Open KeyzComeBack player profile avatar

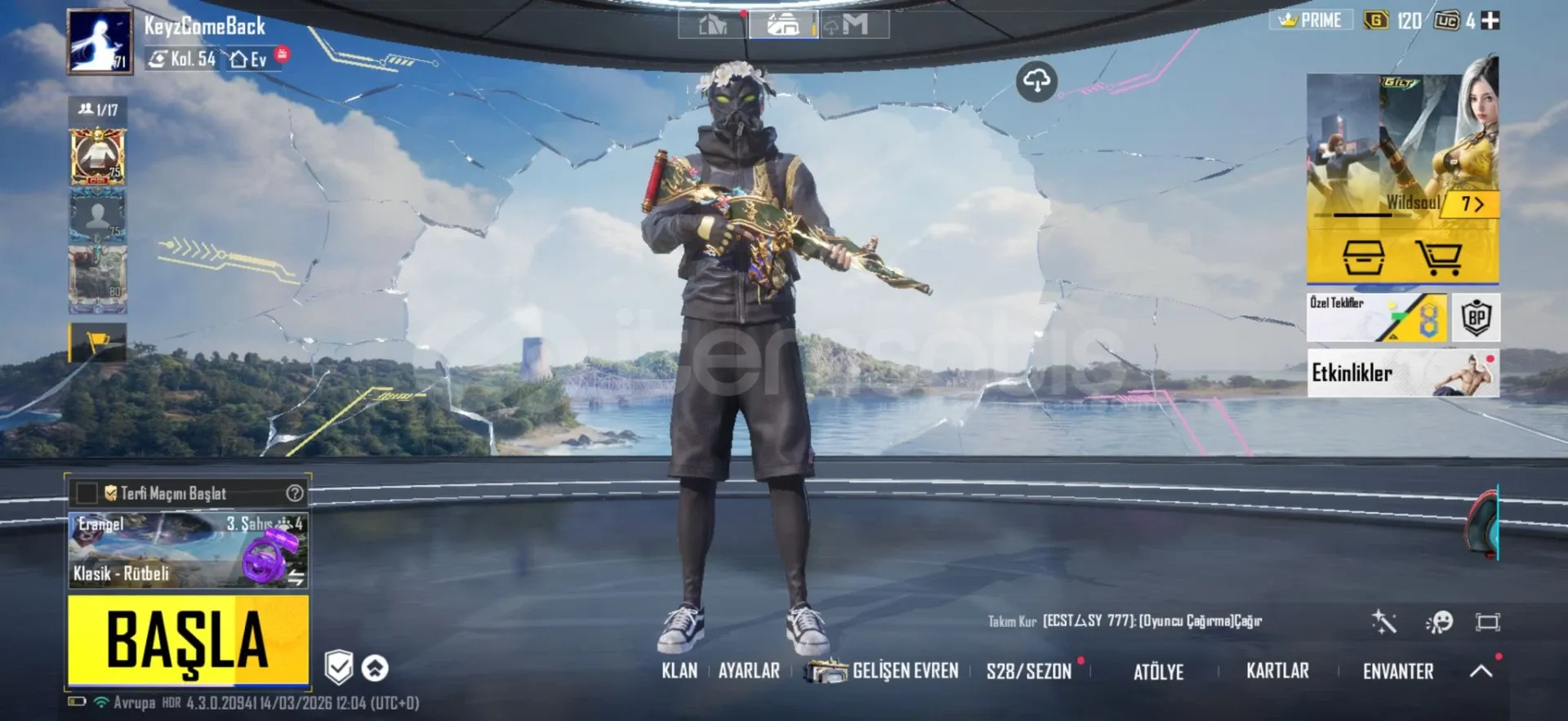coord(100,42)
